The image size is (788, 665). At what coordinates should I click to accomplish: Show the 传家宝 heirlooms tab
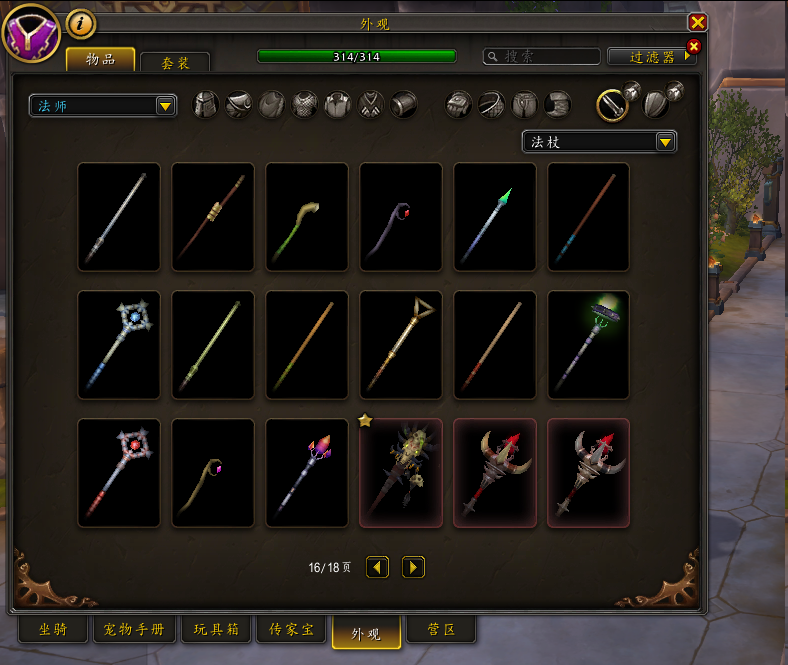coord(292,630)
